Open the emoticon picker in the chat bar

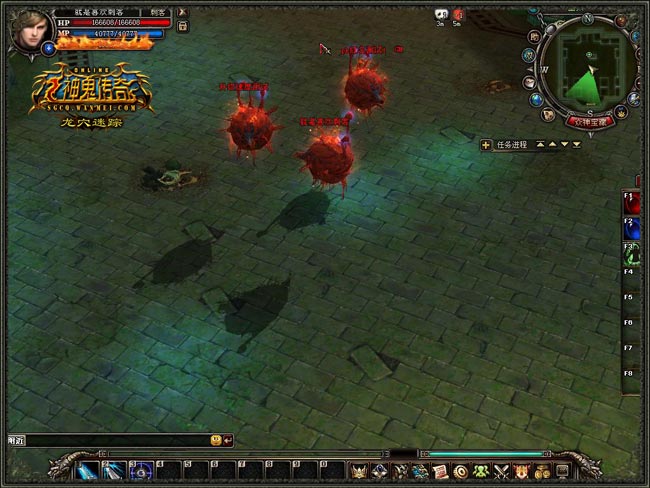pyautogui.click(x=215, y=439)
